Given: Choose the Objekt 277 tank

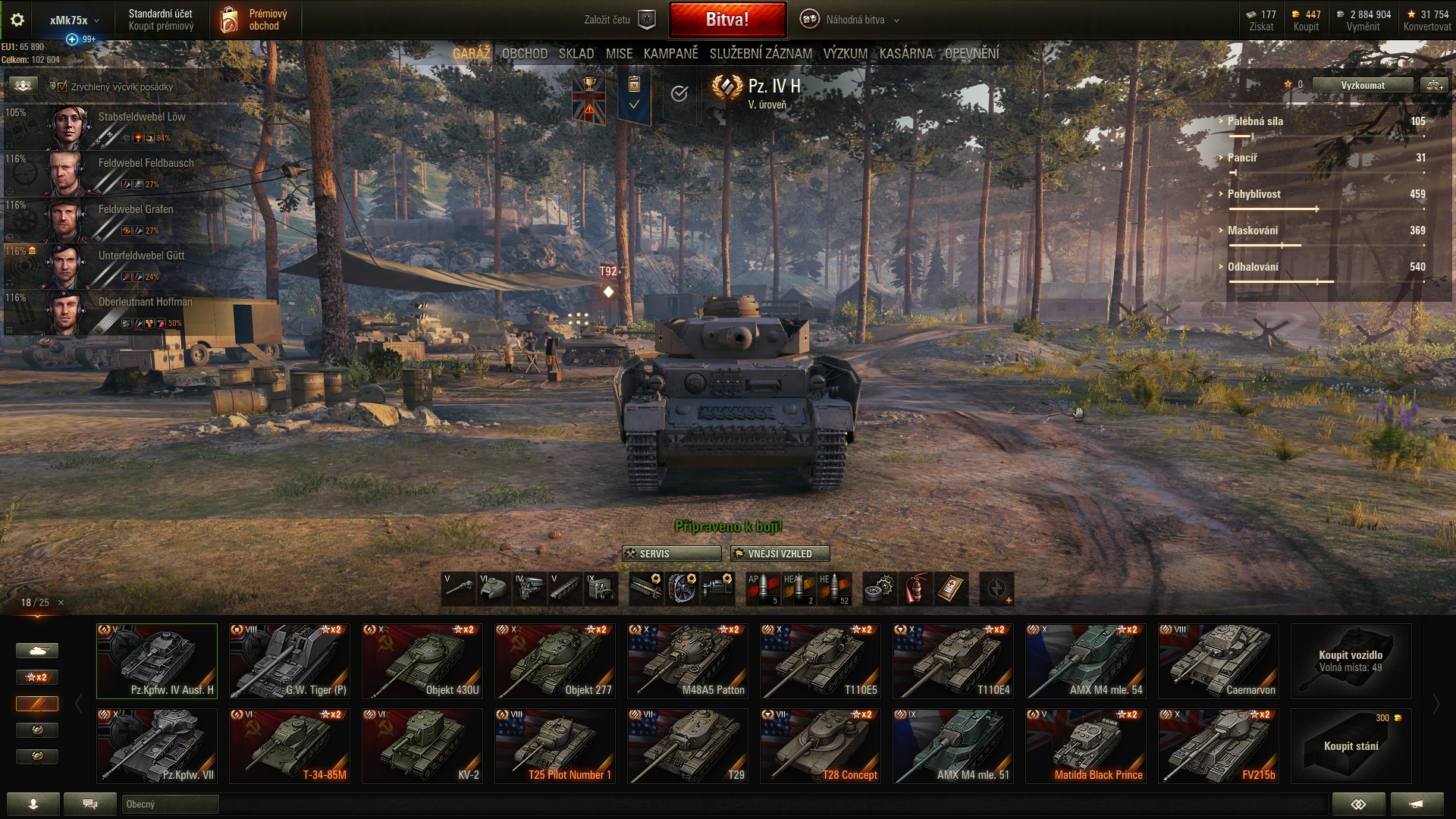Looking at the screenshot, I should [555, 661].
